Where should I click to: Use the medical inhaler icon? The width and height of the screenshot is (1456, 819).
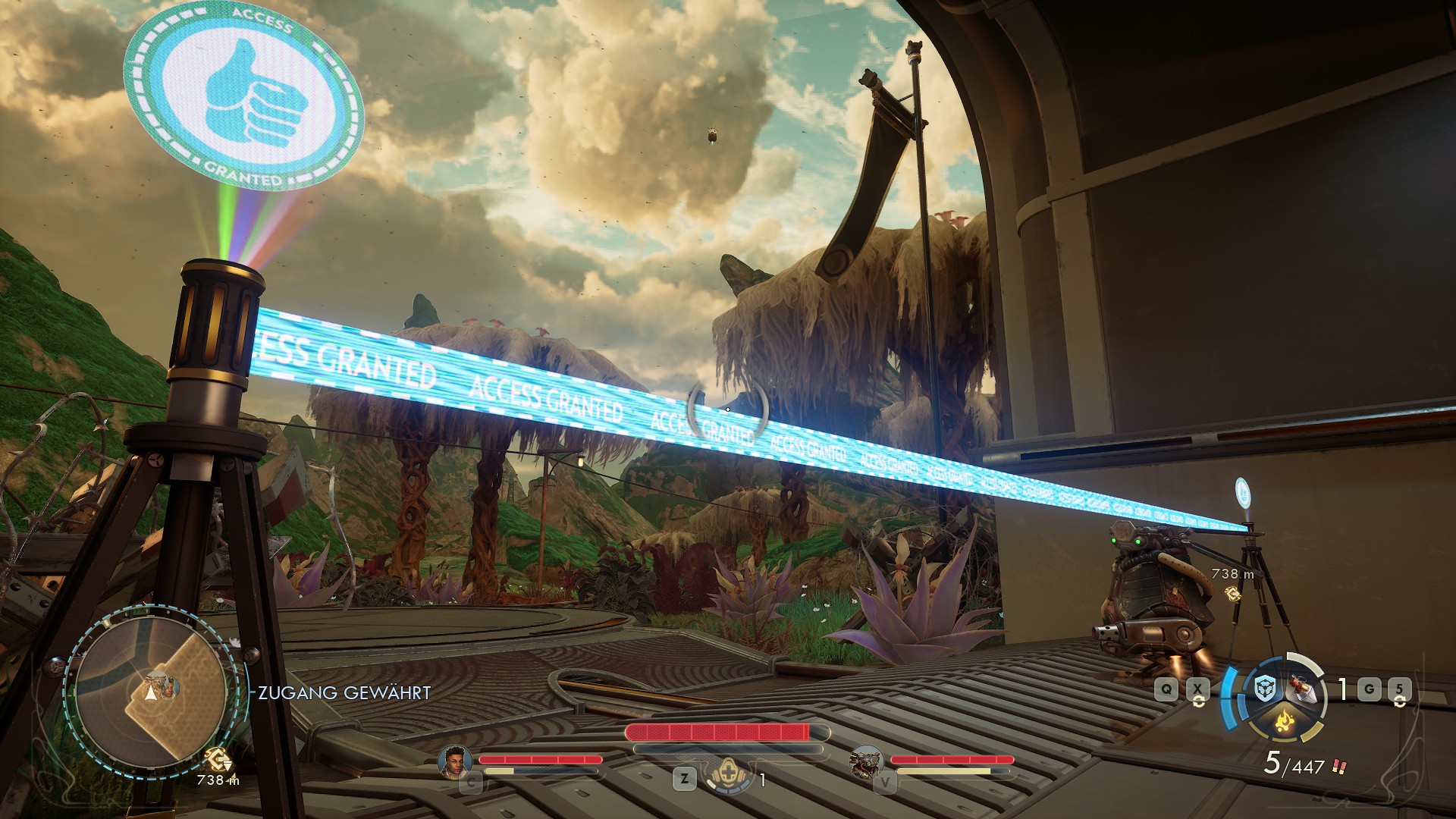click(x=729, y=778)
